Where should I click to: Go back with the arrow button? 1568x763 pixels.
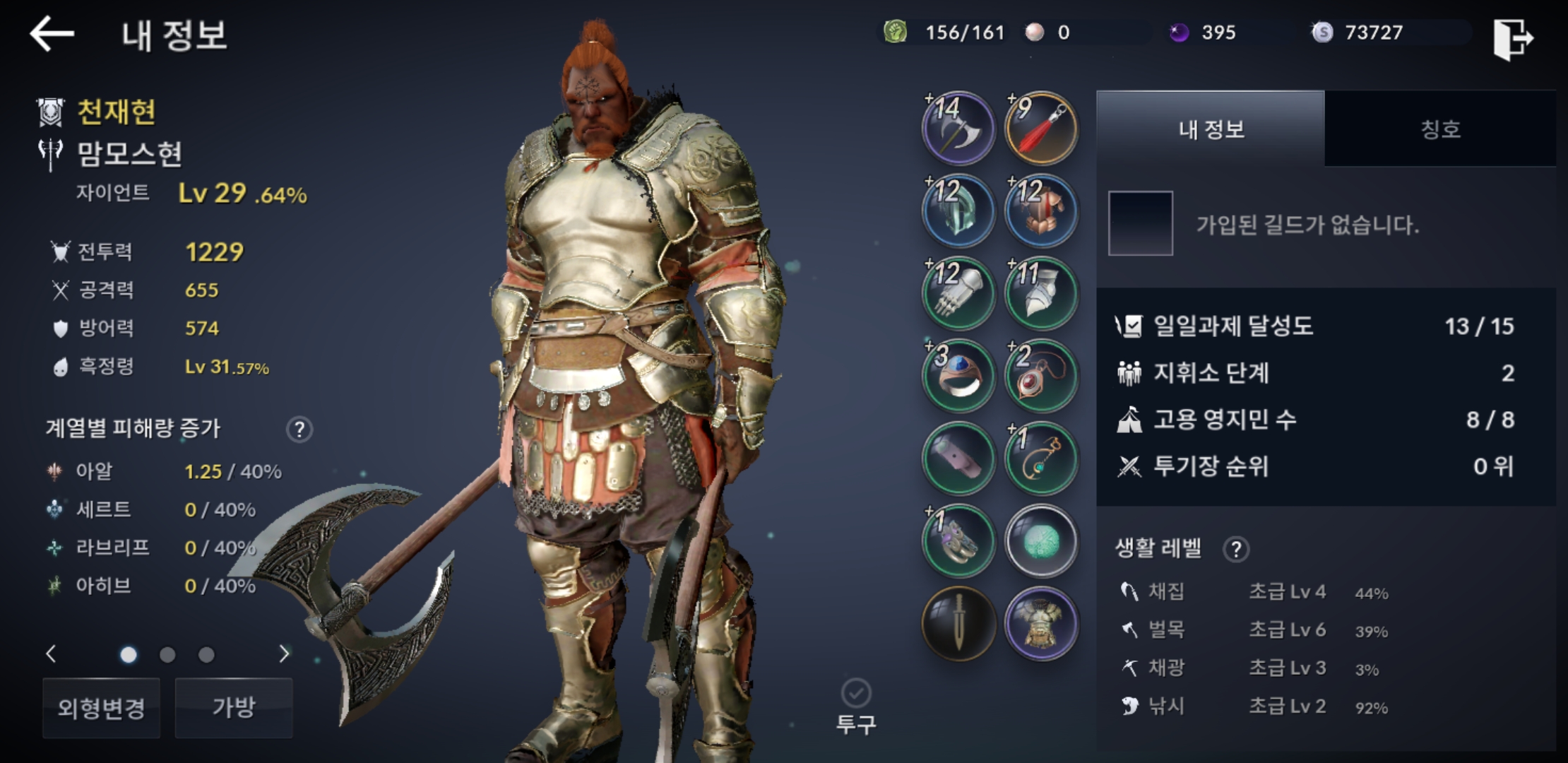coord(52,33)
